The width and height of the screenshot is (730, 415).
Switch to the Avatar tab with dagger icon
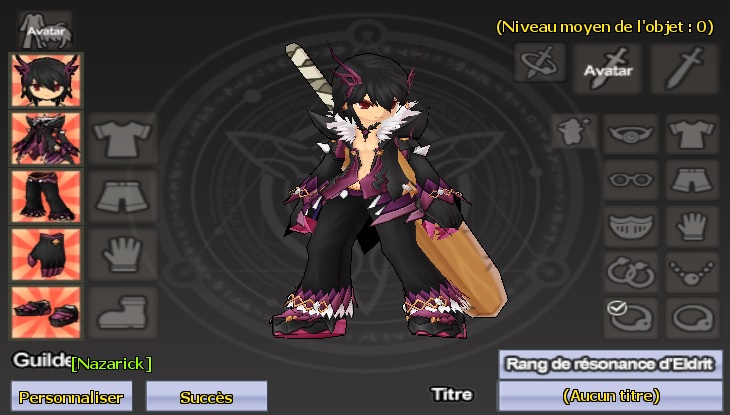point(608,66)
